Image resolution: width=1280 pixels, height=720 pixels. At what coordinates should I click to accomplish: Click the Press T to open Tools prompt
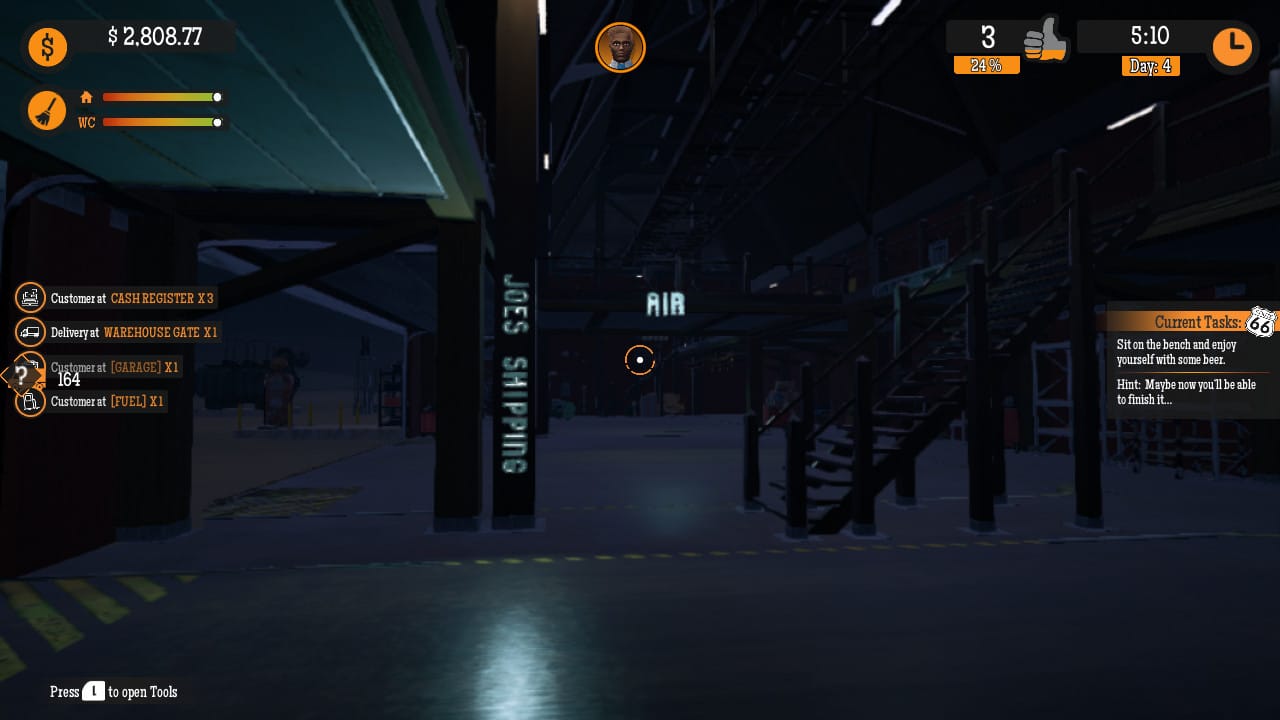113,692
